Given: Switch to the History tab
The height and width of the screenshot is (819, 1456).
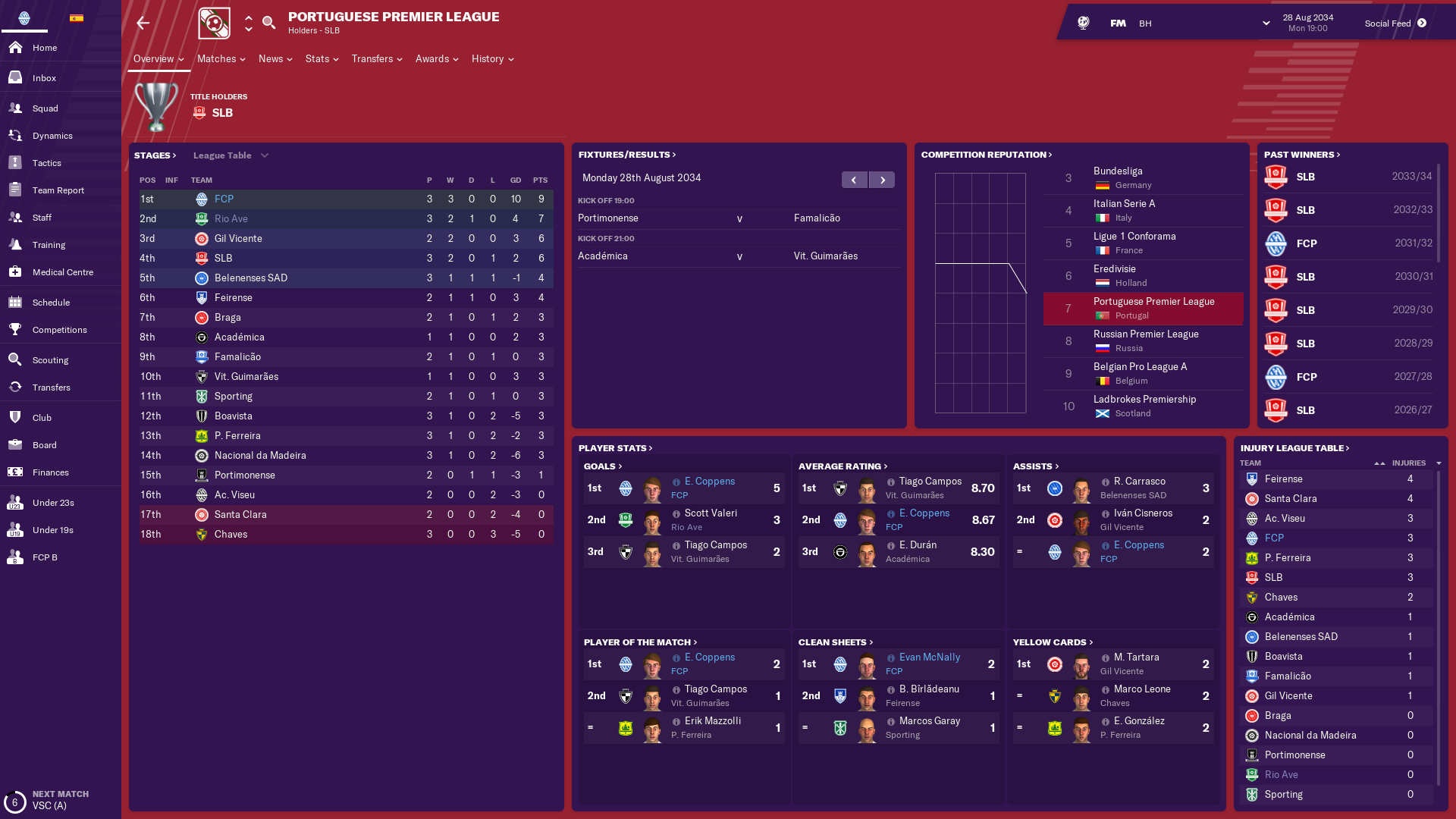Looking at the screenshot, I should (492, 59).
